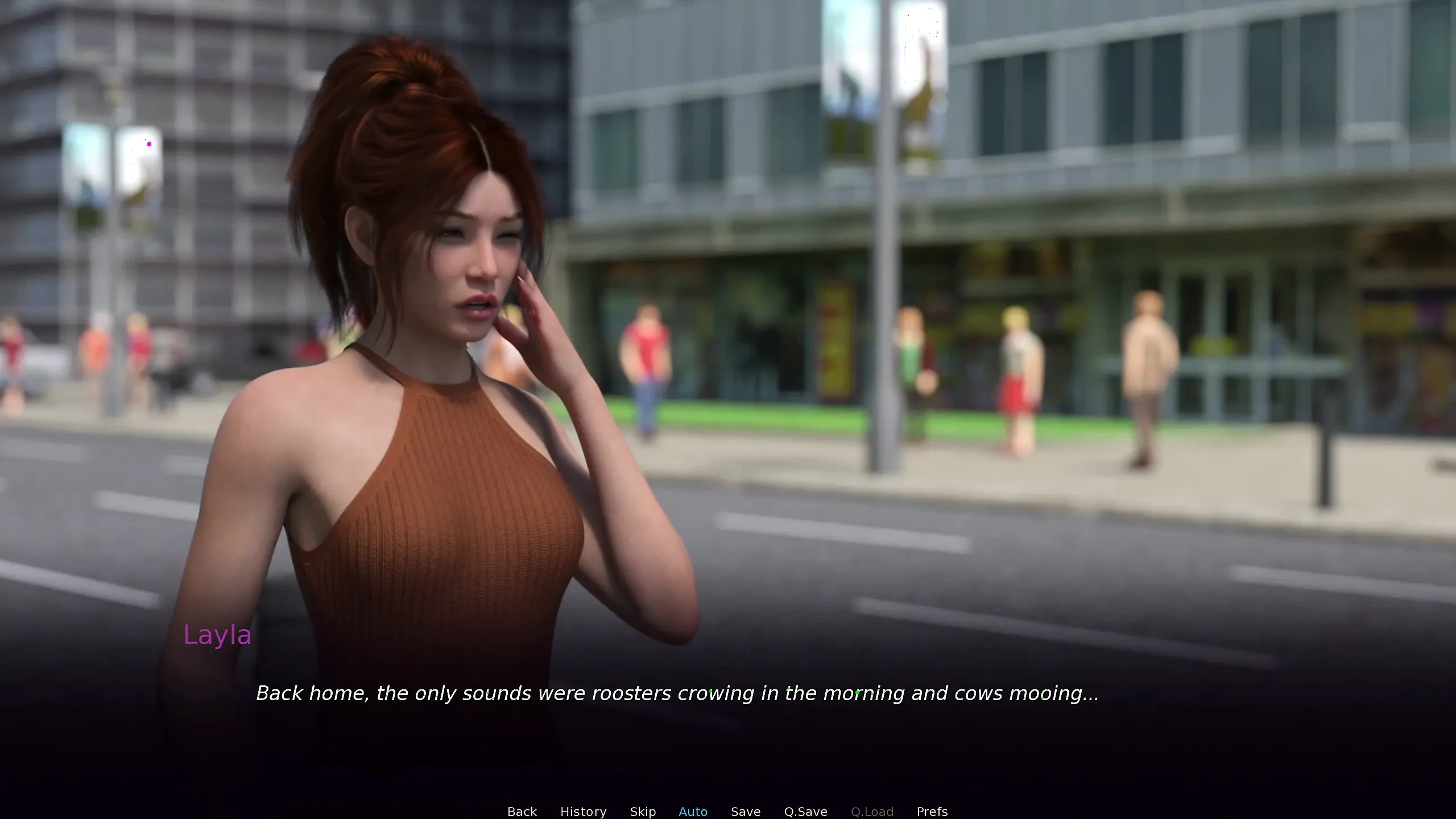The image size is (1456, 819).
Task: Quick save with Q.Save
Action: pyautogui.click(x=805, y=811)
